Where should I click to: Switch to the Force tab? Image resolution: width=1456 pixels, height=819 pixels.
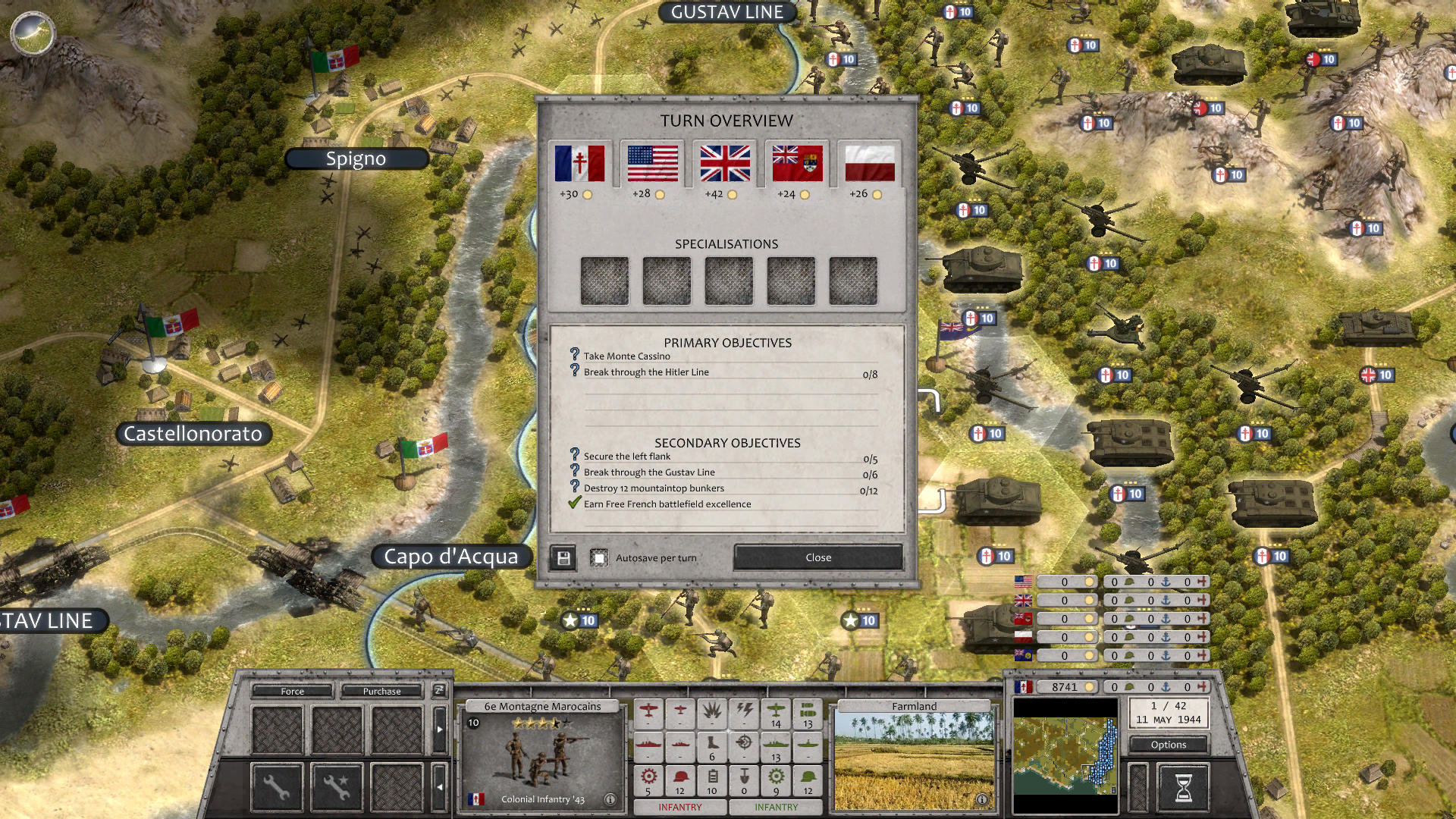coord(292,692)
